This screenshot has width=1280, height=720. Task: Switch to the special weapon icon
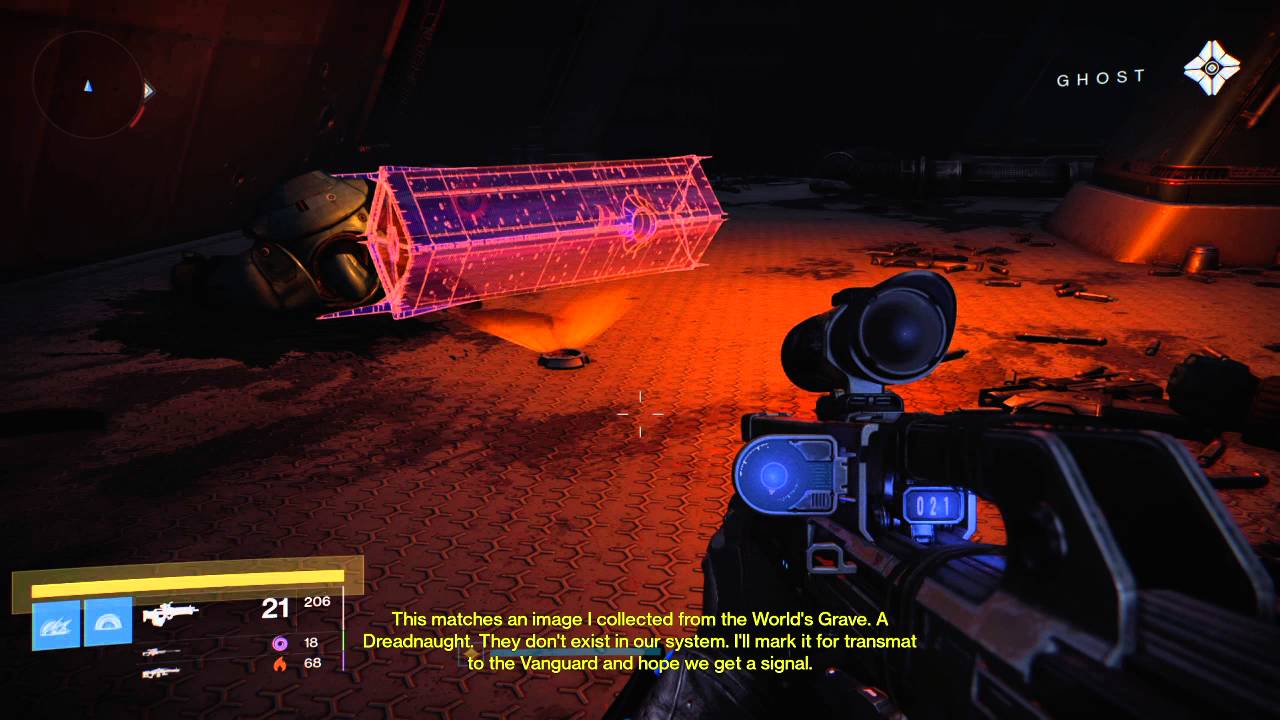161,651
